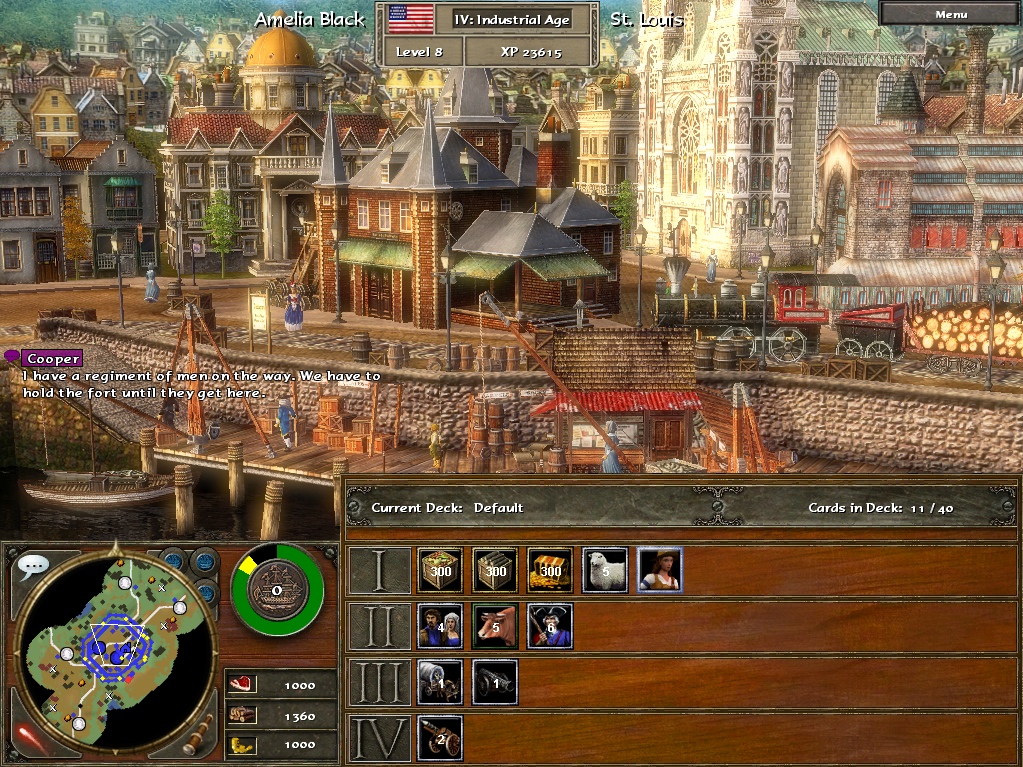Open chat with the speech bubble icon

coord(33,566)
